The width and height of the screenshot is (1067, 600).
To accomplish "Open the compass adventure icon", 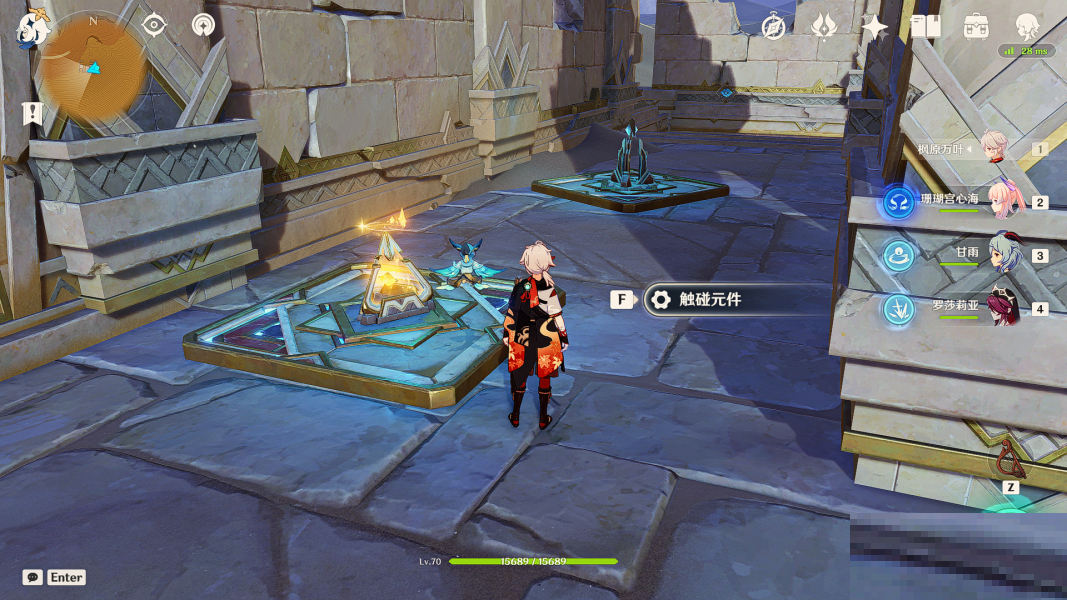I will tap(773, 27).
